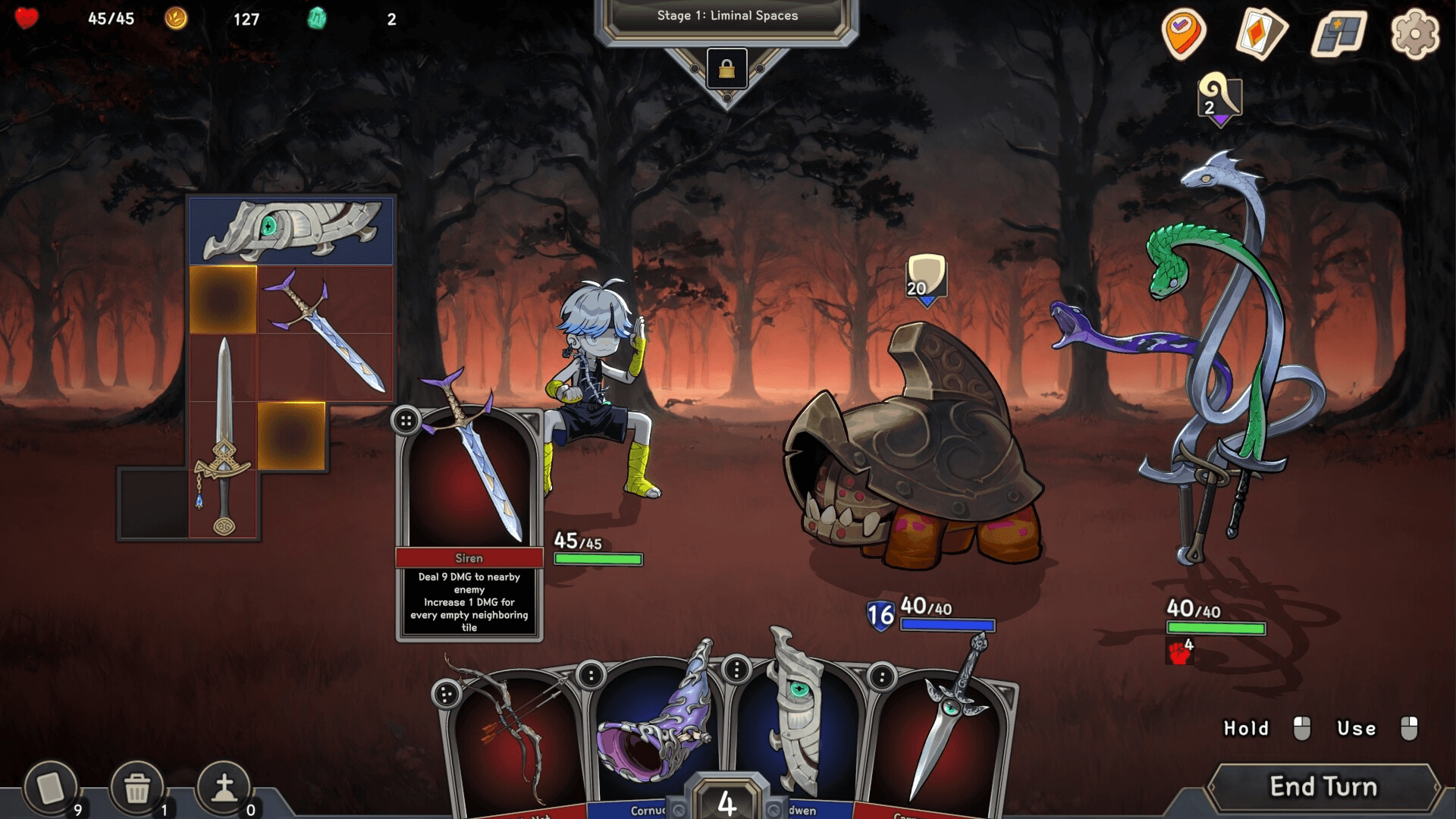Open the map icon at top right
This screenshot has width=1456, height=819.
(1338, 34)
